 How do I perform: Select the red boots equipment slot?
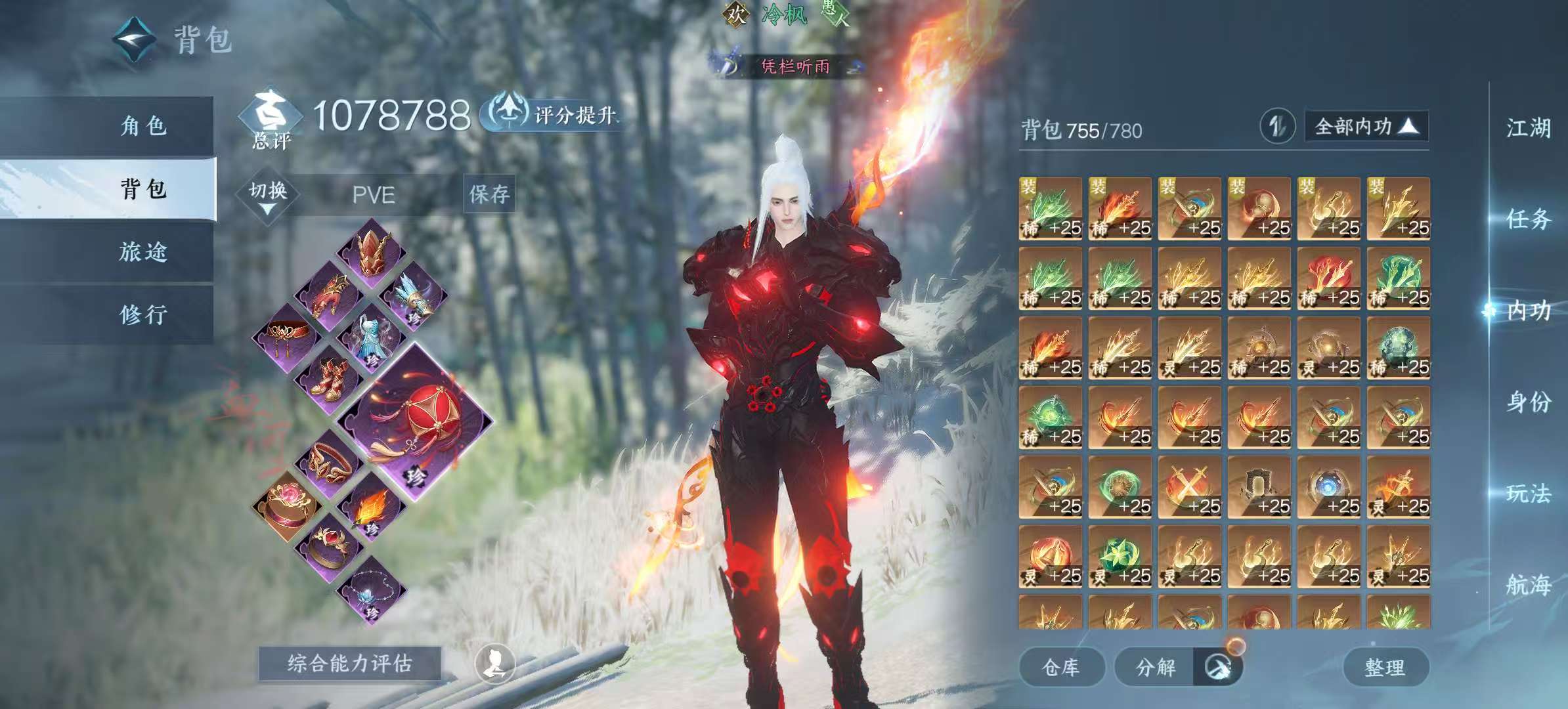[328, 379]
